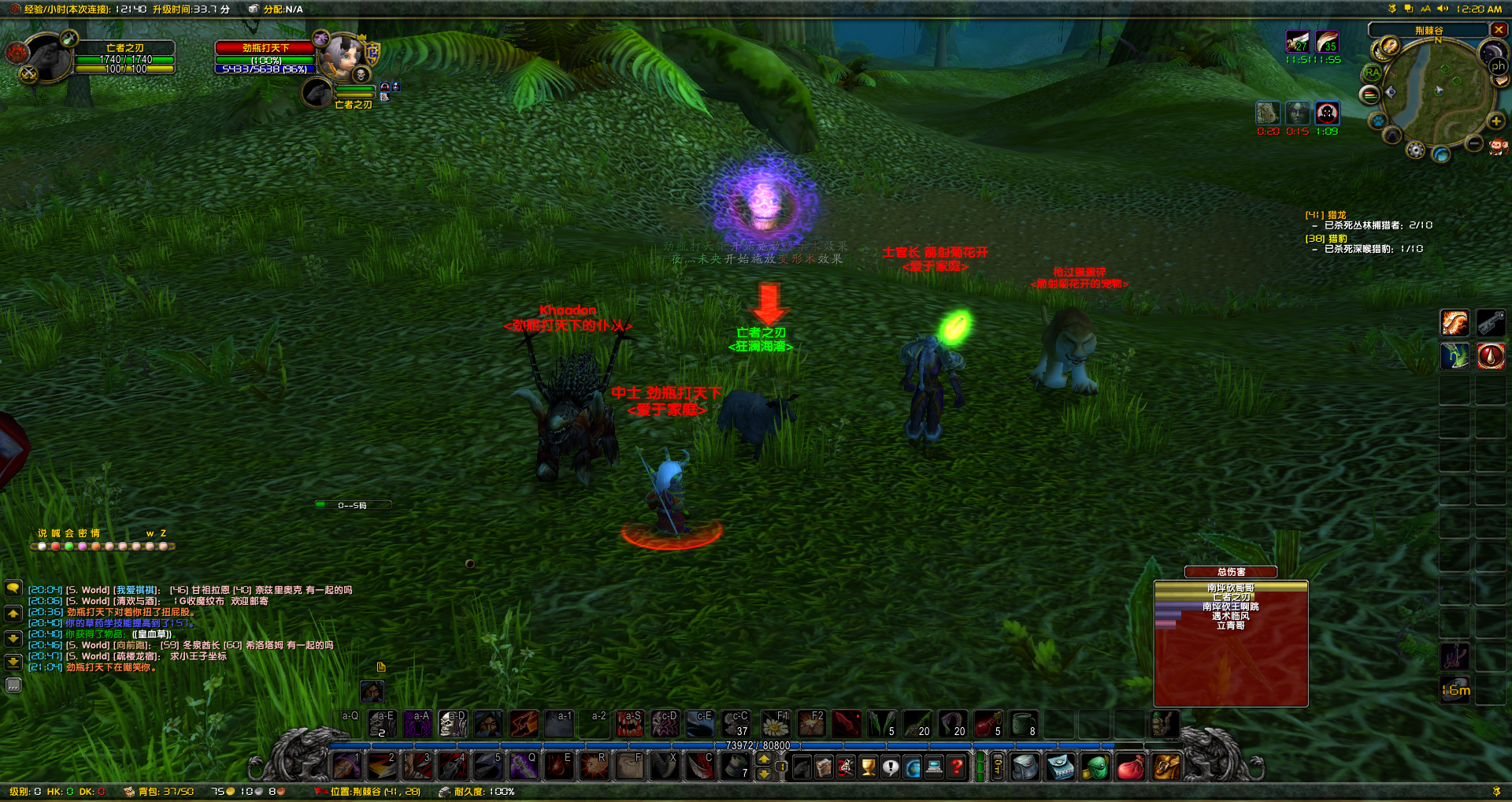Image resolution: width=1512 pixels, height=802 pixels.
Task: Open the "..." options button below chat arrows
Action: click(x=13, y=681)
